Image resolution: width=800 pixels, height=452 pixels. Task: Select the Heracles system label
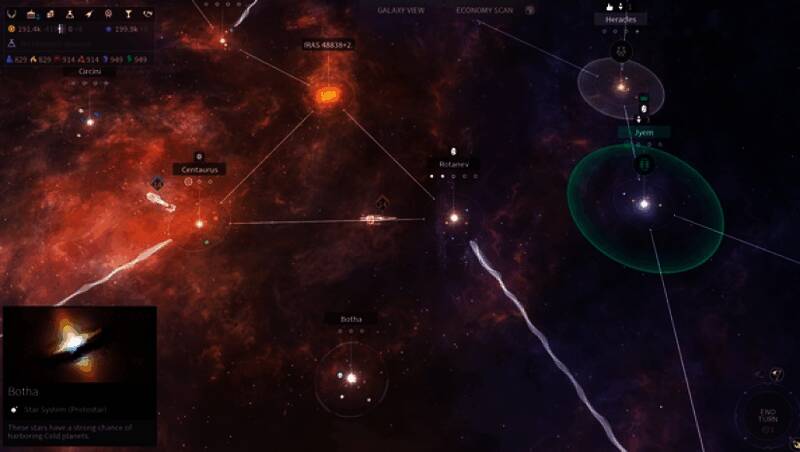620,19
